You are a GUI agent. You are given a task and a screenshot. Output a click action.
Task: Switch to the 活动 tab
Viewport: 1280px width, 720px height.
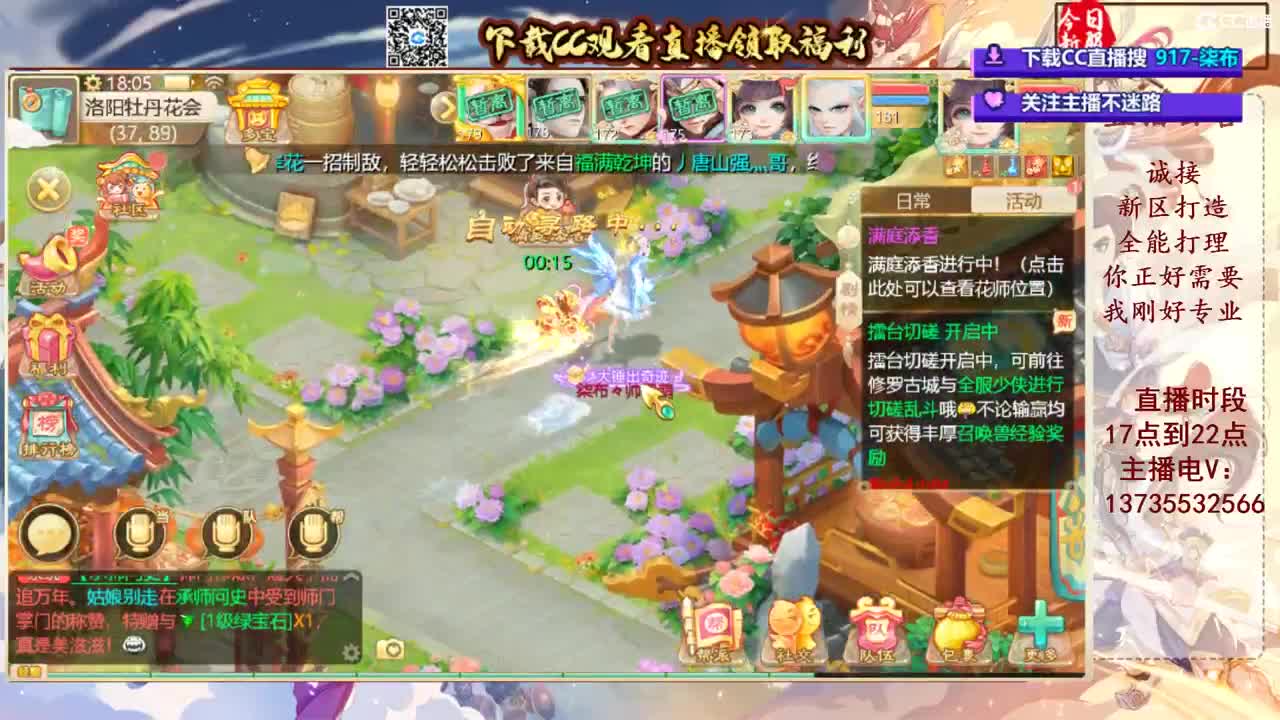pos(1023,200)
